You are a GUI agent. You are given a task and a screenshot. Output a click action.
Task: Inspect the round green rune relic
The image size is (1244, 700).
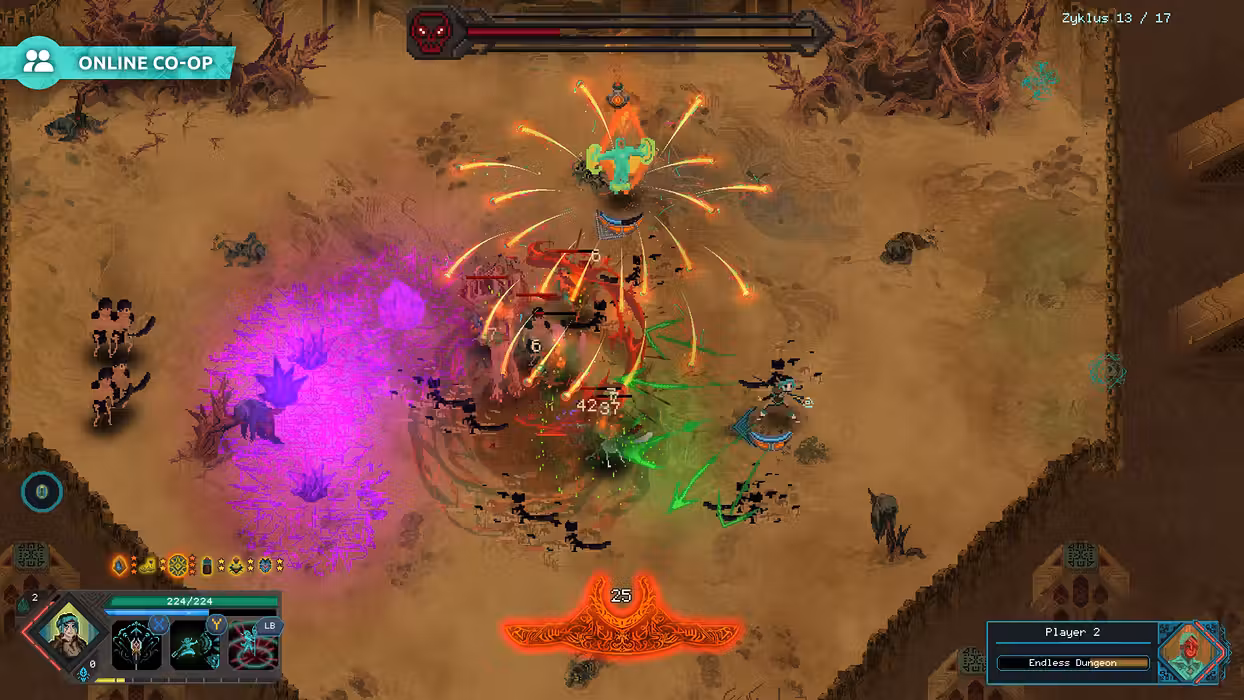tap(178, 566)
